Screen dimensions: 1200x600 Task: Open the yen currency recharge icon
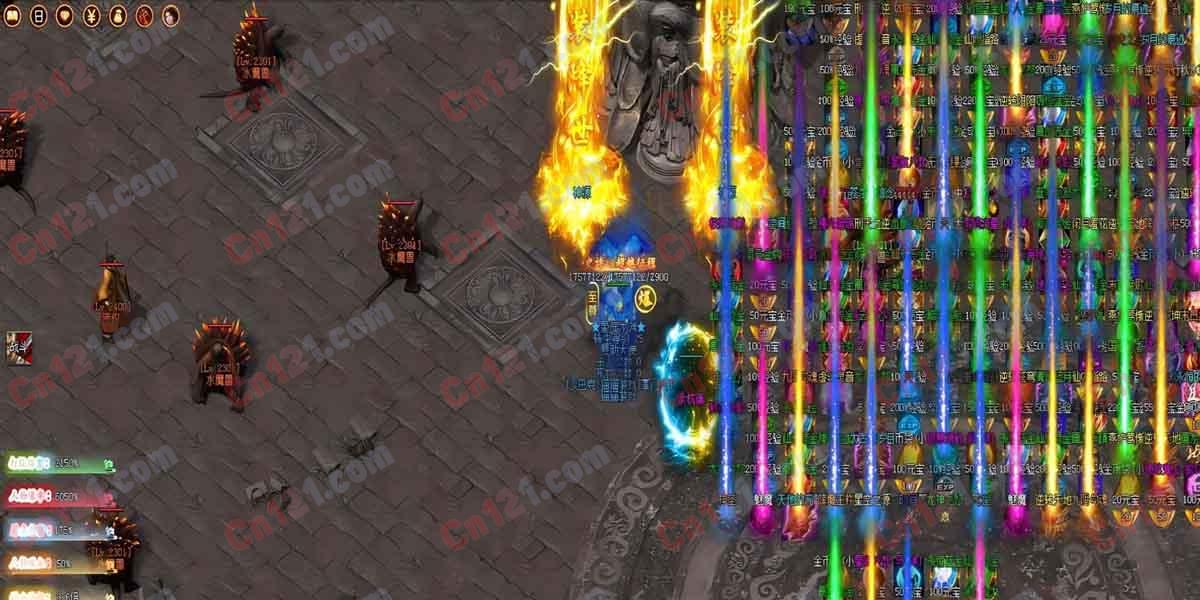click(x=91, y=15)
